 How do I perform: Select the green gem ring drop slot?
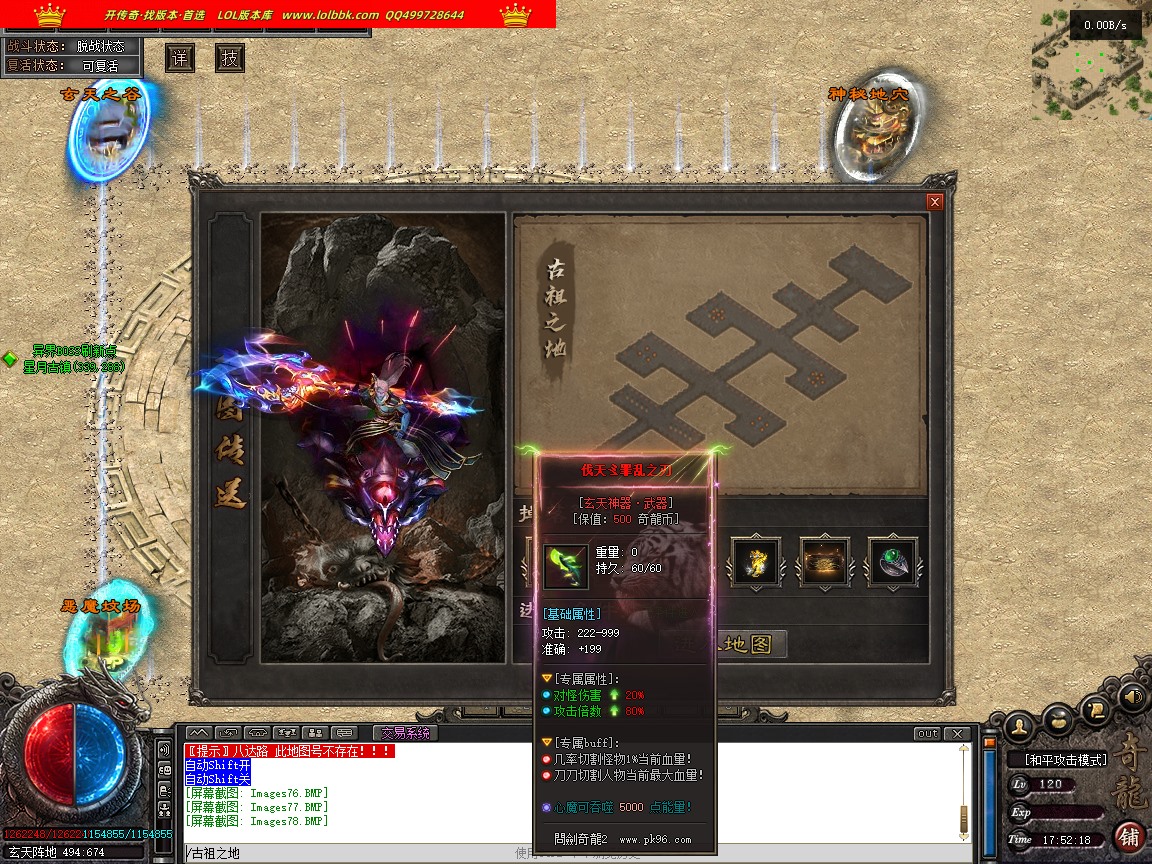893,563
